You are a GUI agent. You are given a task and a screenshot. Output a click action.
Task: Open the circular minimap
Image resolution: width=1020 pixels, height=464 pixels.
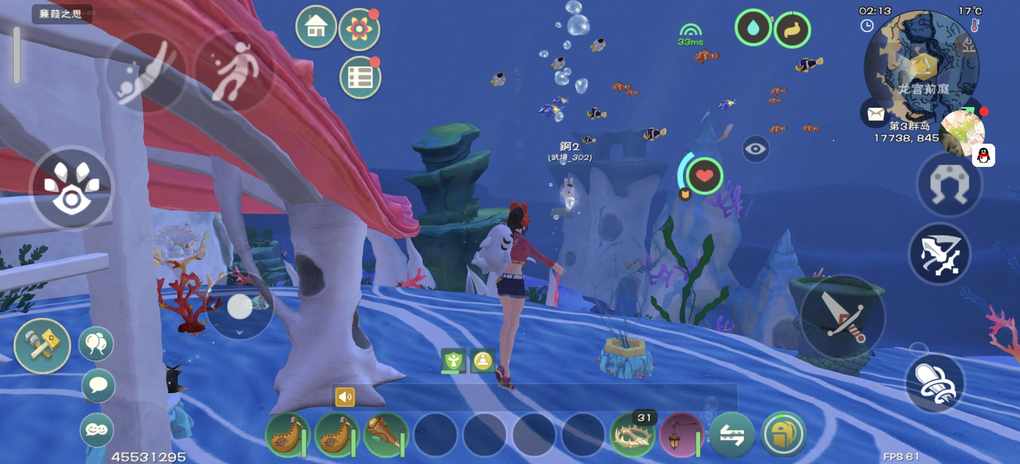point(921,62)
